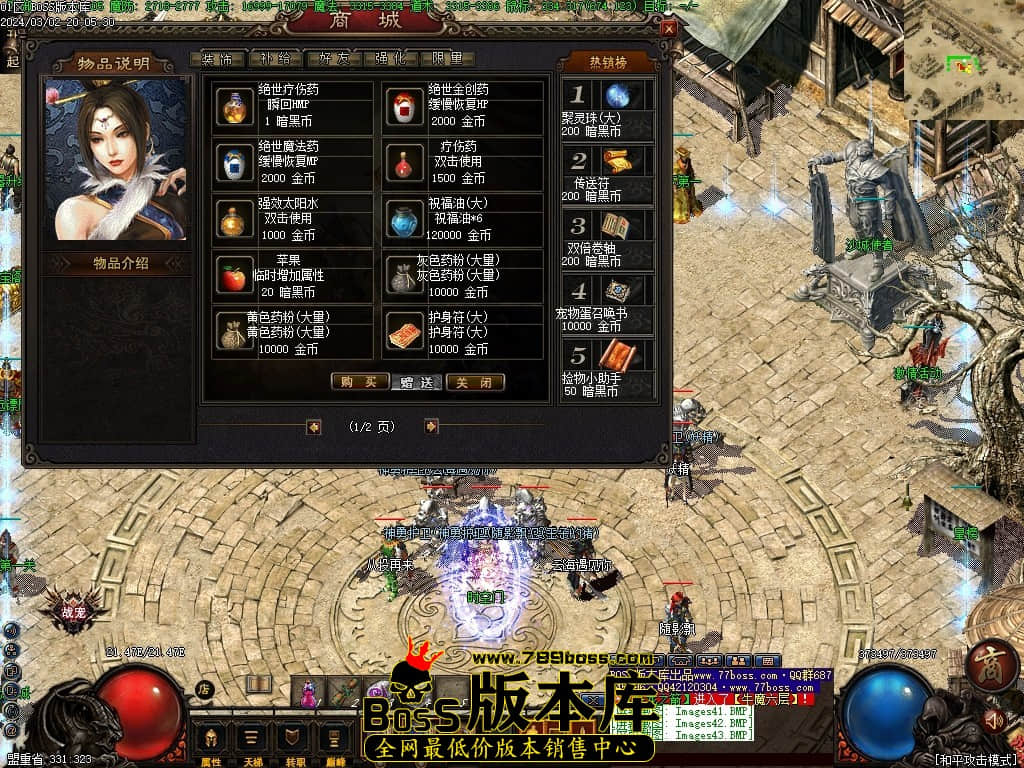This screenshot has width=1024, height=768.
Task: Select the 绝世疗伤药 potion item
Action: pyautogui.click(x=234, y=106)
